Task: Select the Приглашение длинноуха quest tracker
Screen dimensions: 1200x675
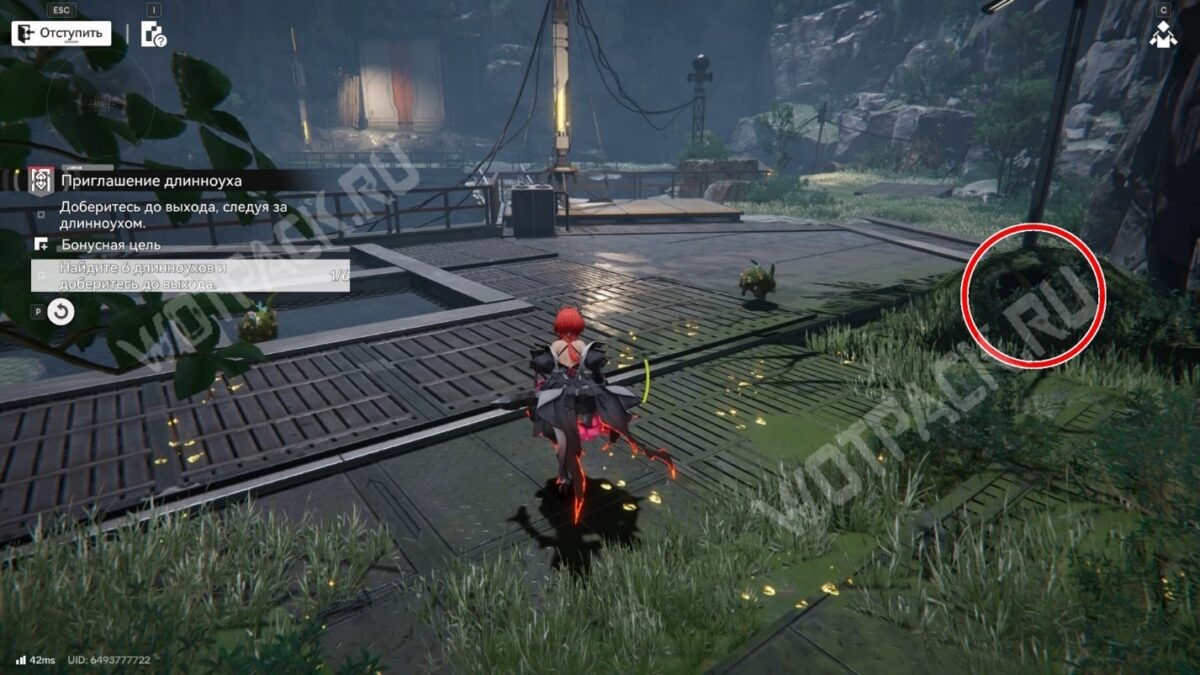Action: click(150, 181)
